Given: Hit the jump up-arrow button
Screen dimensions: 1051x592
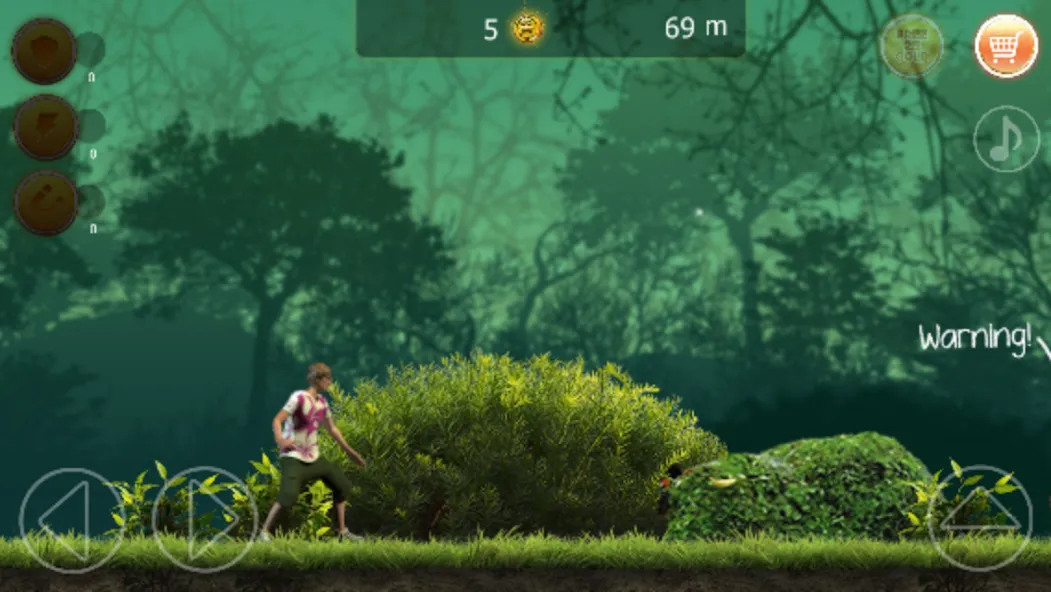Looking at the screenshot, I should (x=980, y=518).
